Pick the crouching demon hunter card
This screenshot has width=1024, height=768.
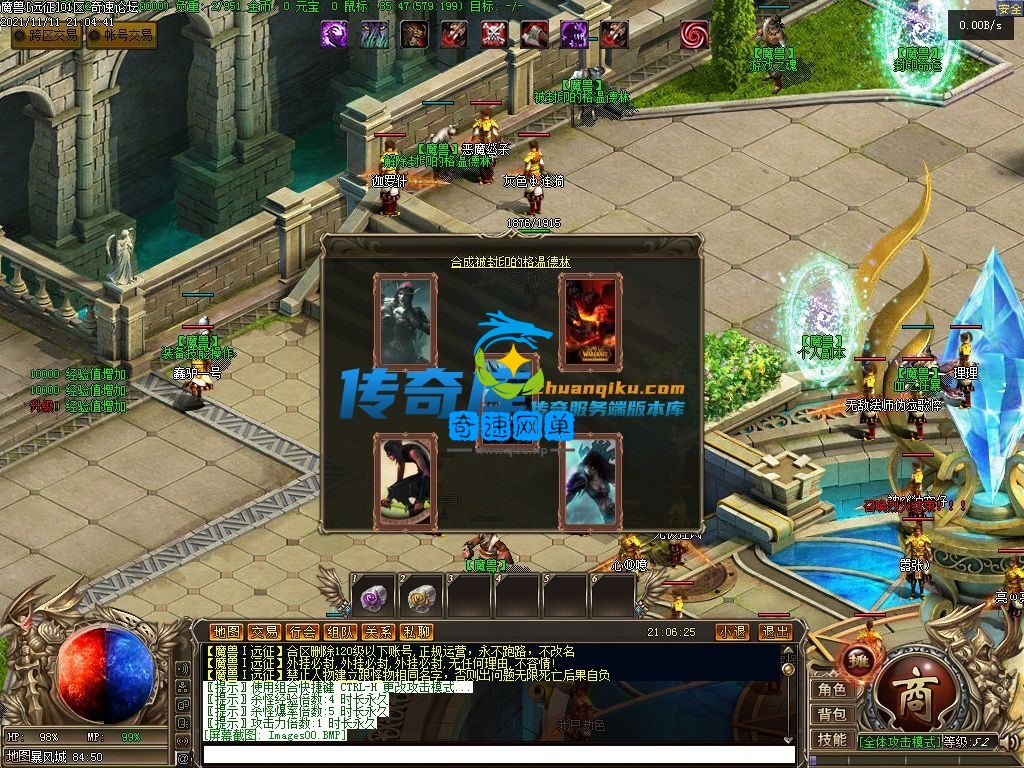405,482
